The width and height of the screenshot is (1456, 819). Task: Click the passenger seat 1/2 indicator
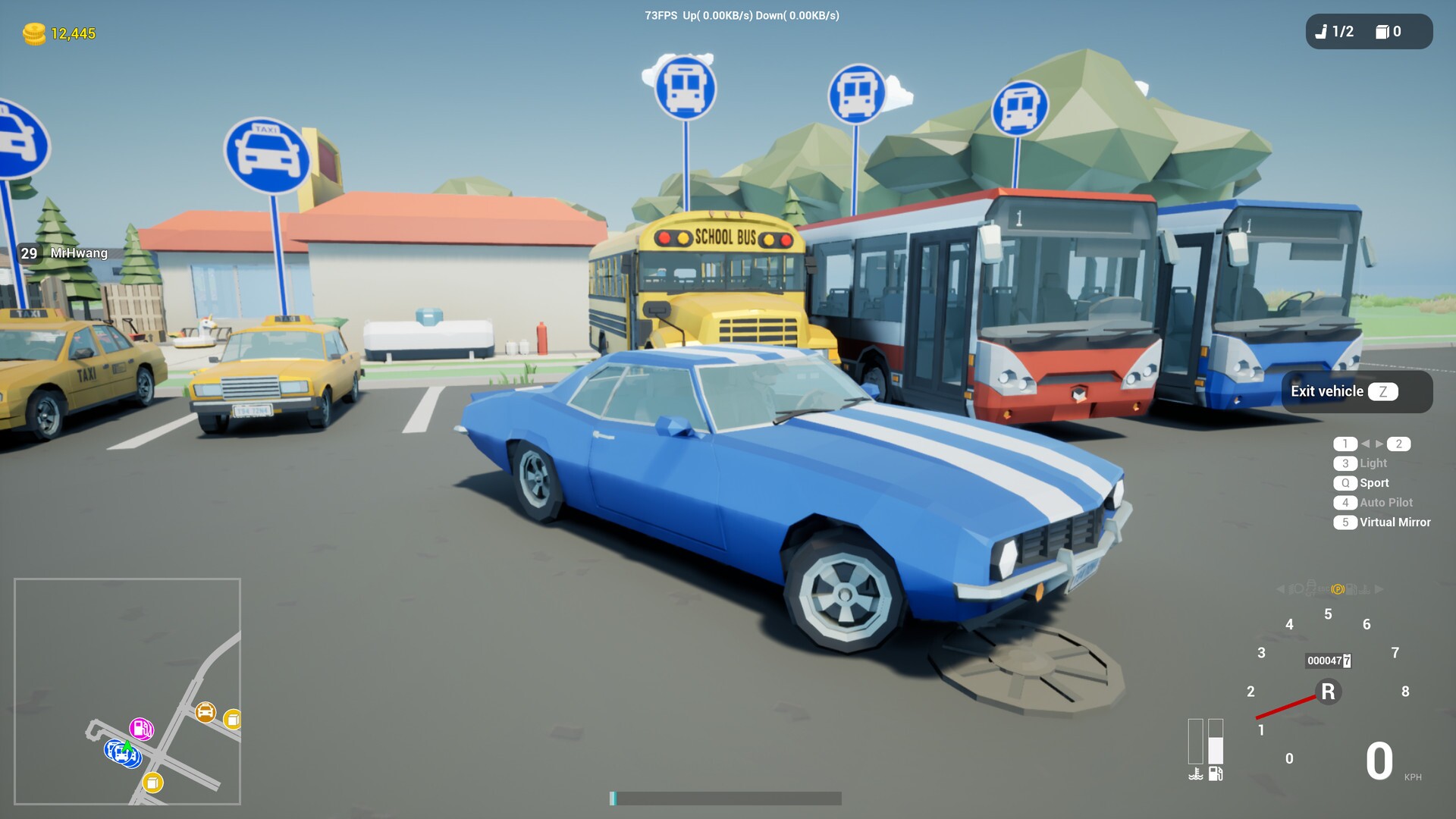click(1338, 32)
